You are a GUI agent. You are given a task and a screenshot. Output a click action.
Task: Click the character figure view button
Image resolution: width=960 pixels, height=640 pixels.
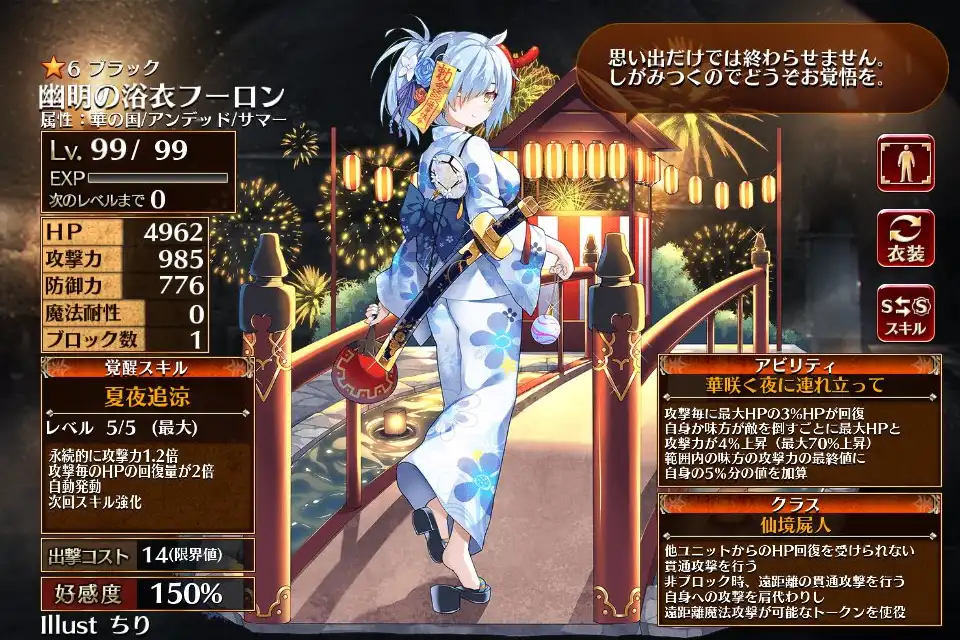click(x=905, y=163)
